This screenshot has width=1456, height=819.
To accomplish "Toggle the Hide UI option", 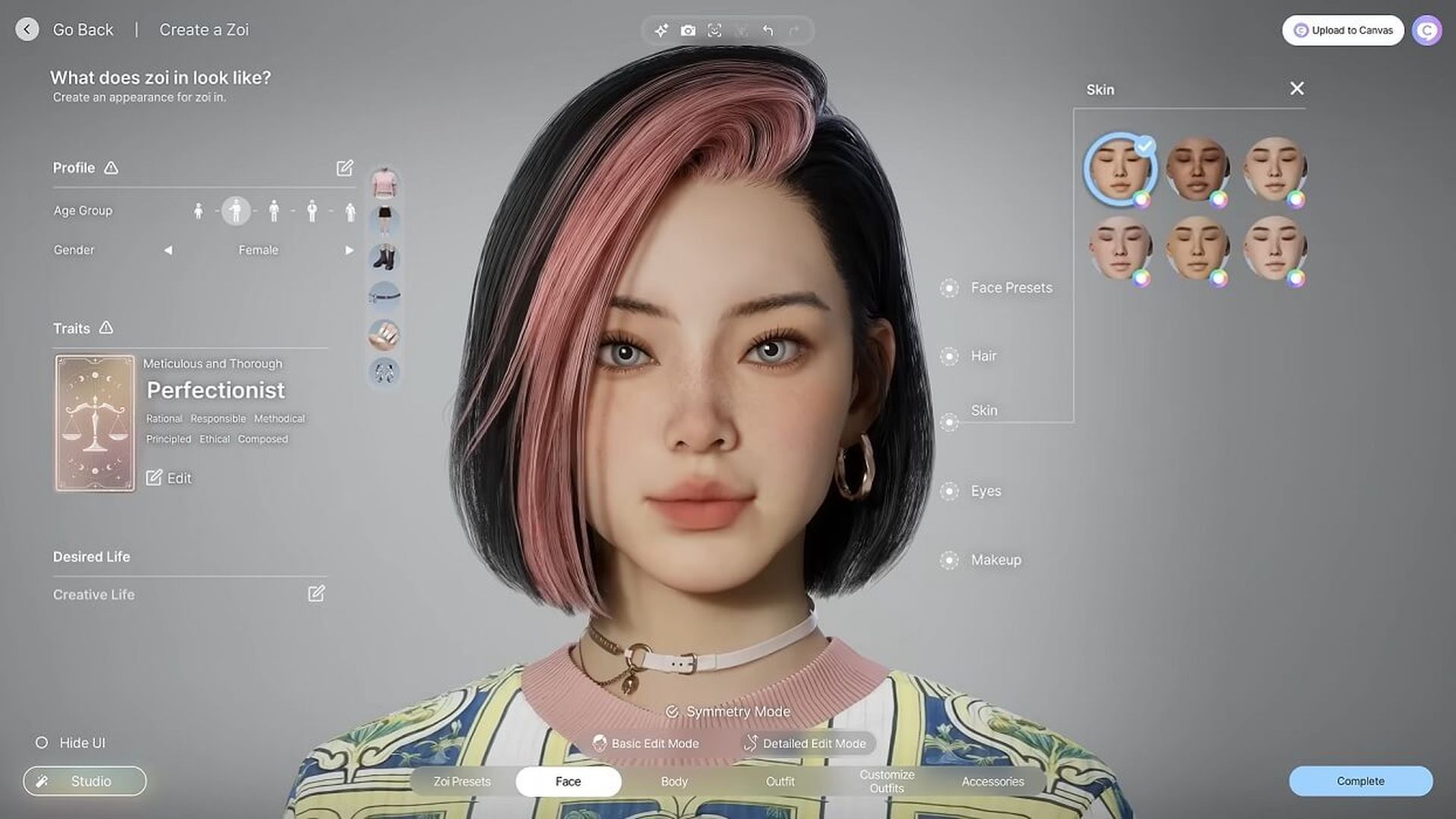I will [42, 743].
